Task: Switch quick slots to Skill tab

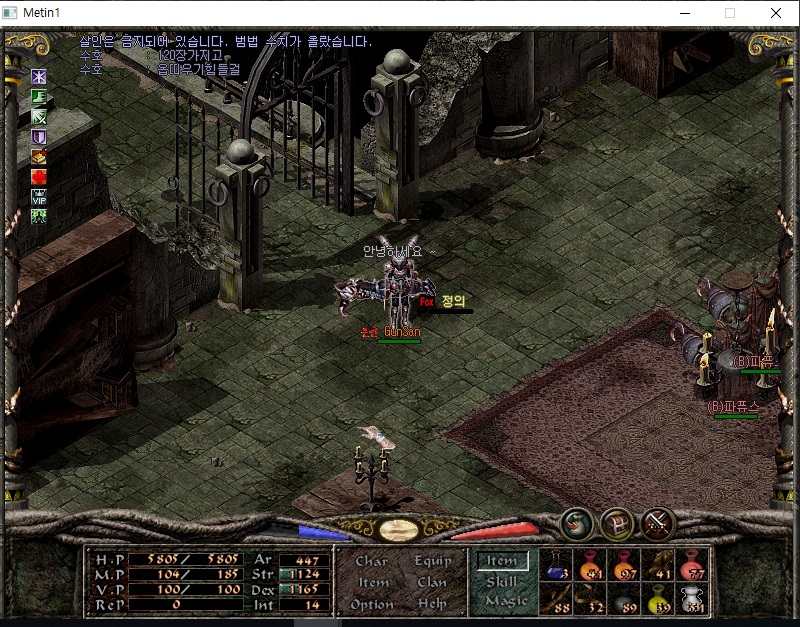Action: point(502,582)
